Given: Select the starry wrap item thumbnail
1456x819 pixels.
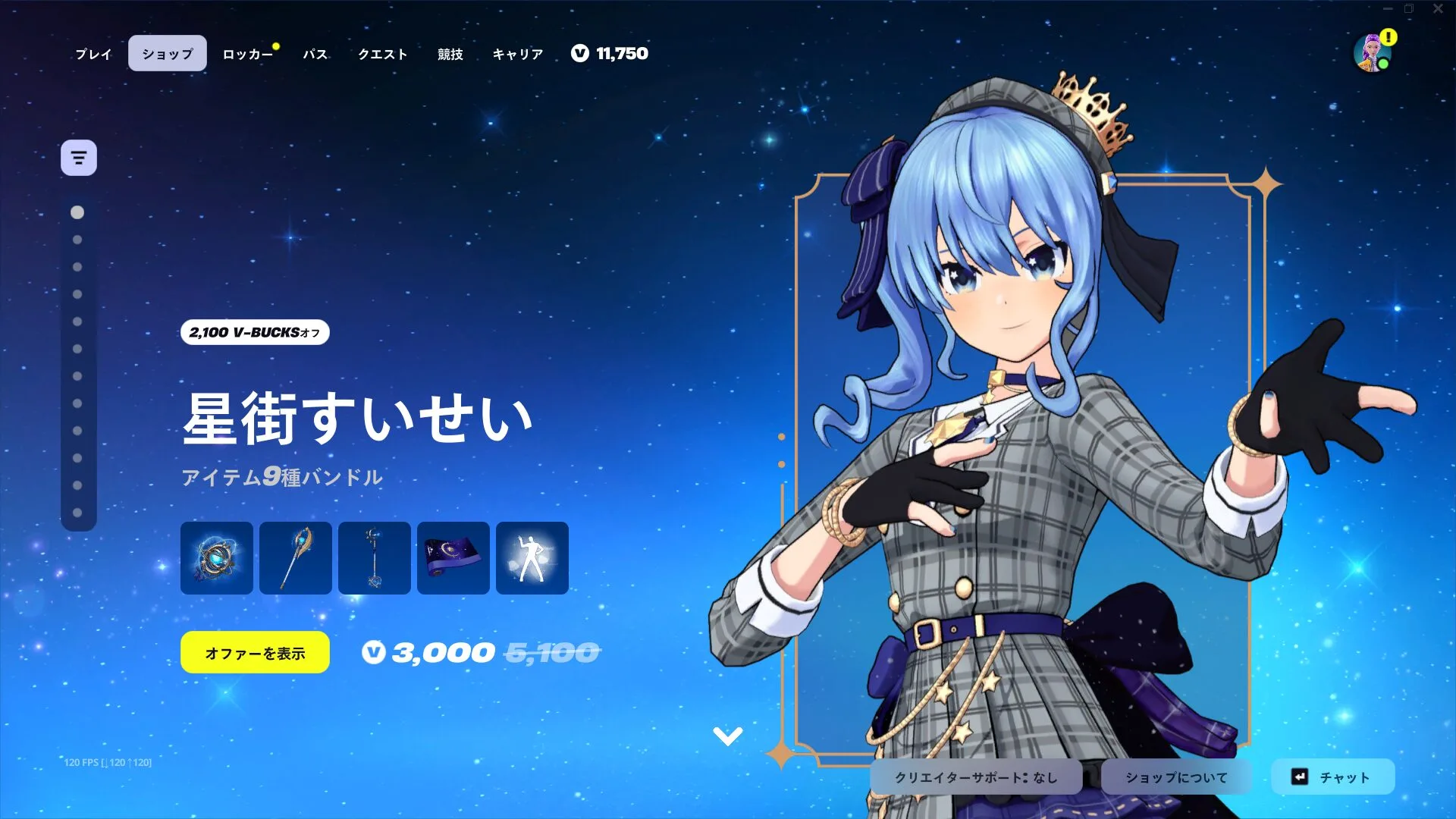Looking at the screenshot, I should point(453,558).
